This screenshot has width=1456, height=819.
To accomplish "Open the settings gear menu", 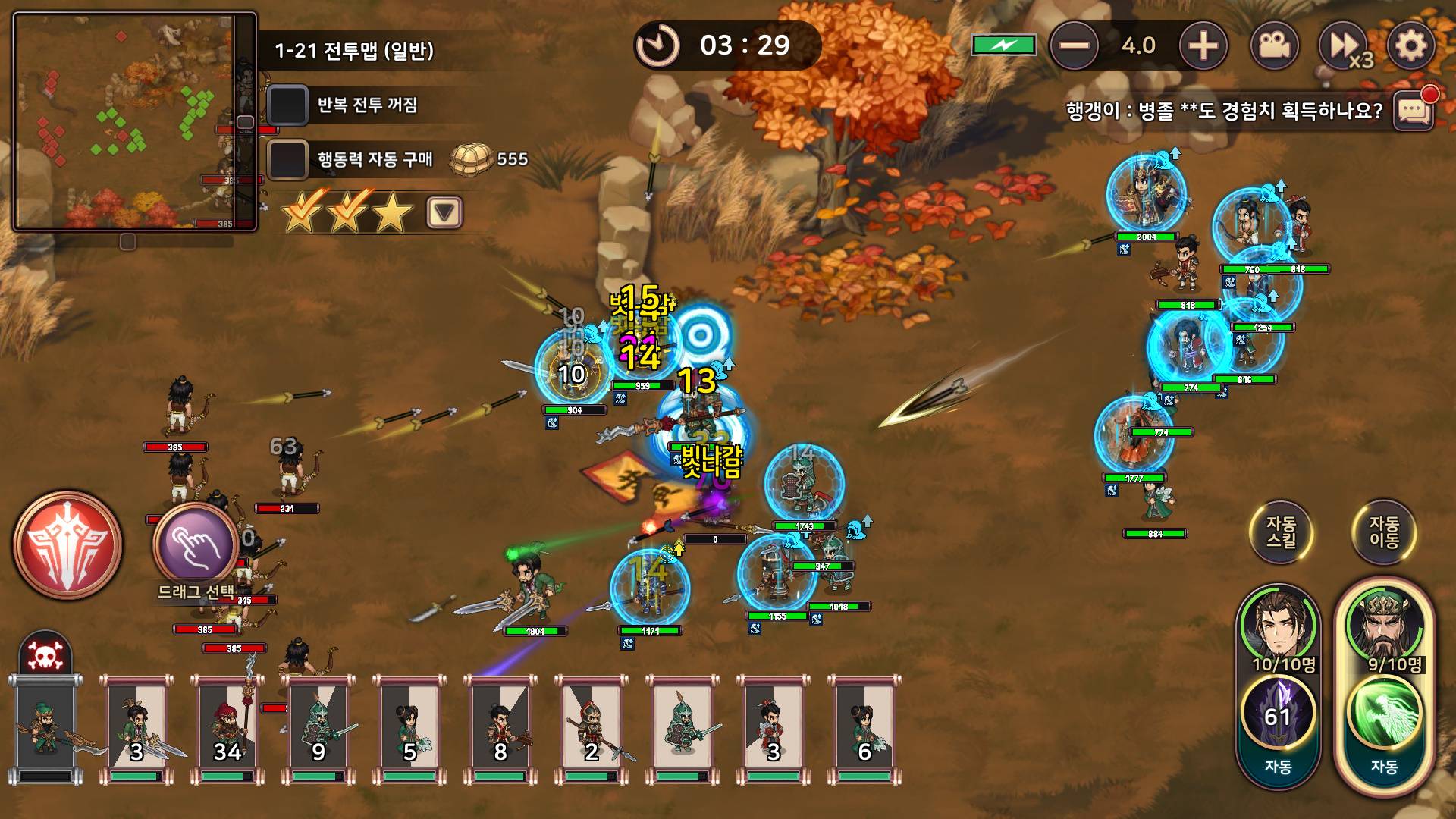I will coord(1410,46).
